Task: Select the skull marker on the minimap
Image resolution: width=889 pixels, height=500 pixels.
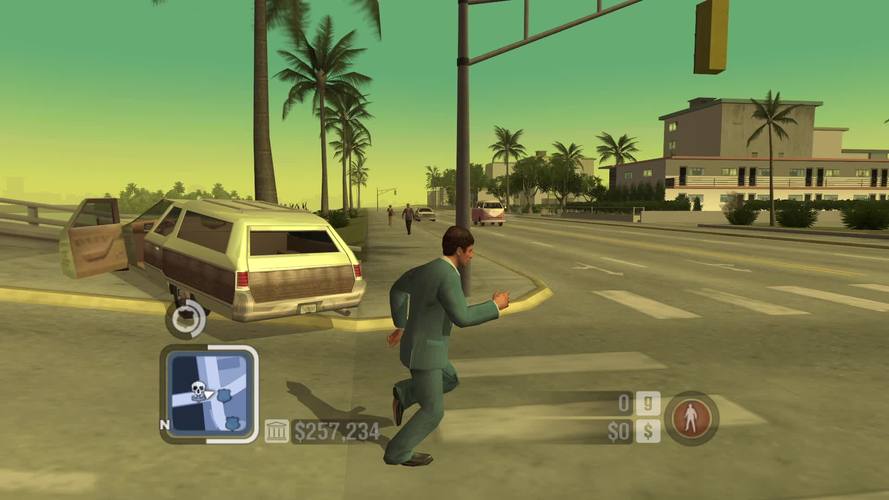Action: pyautogui.click(x=198, y=391)
